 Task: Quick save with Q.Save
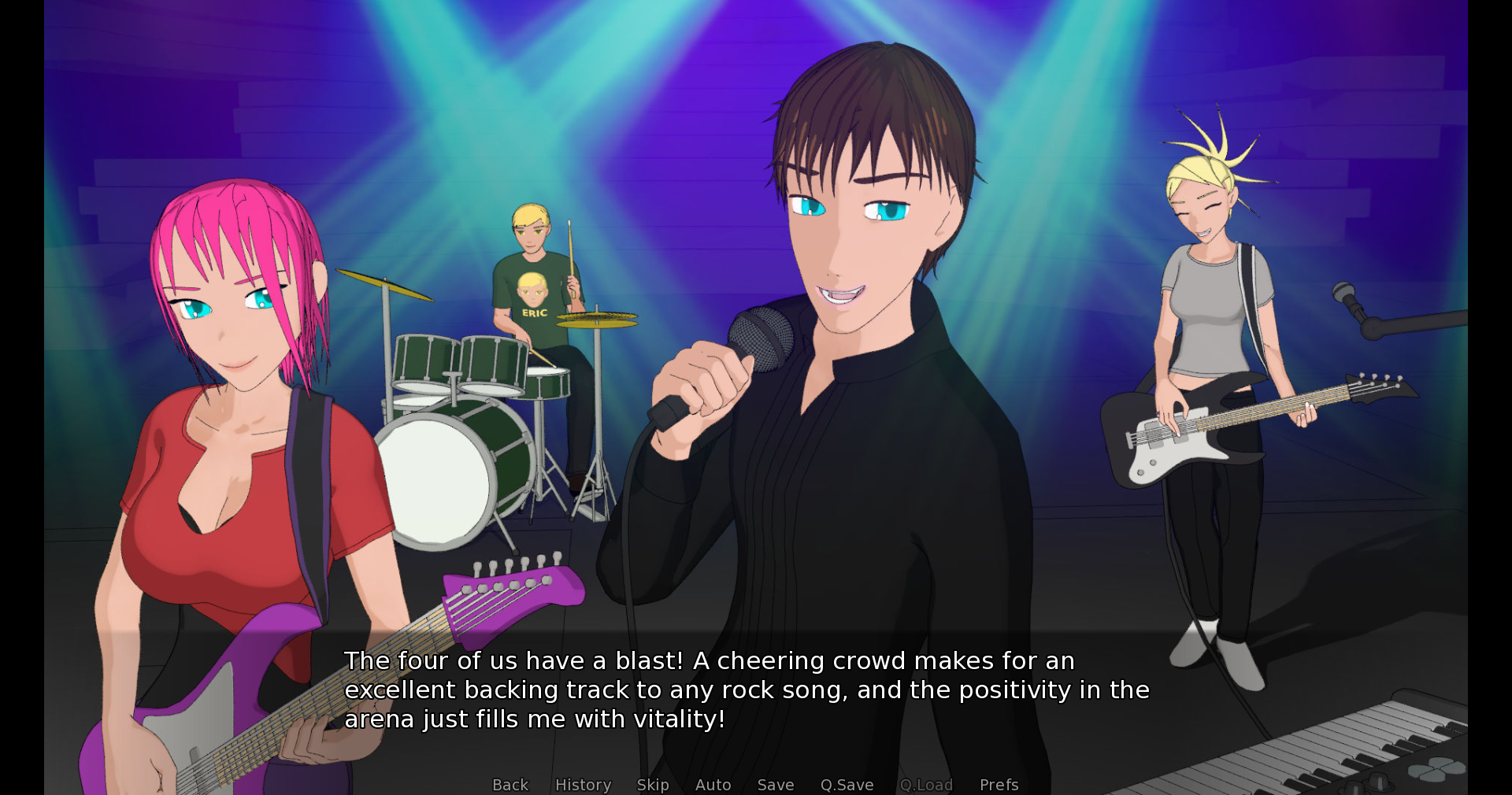(847, 785)
